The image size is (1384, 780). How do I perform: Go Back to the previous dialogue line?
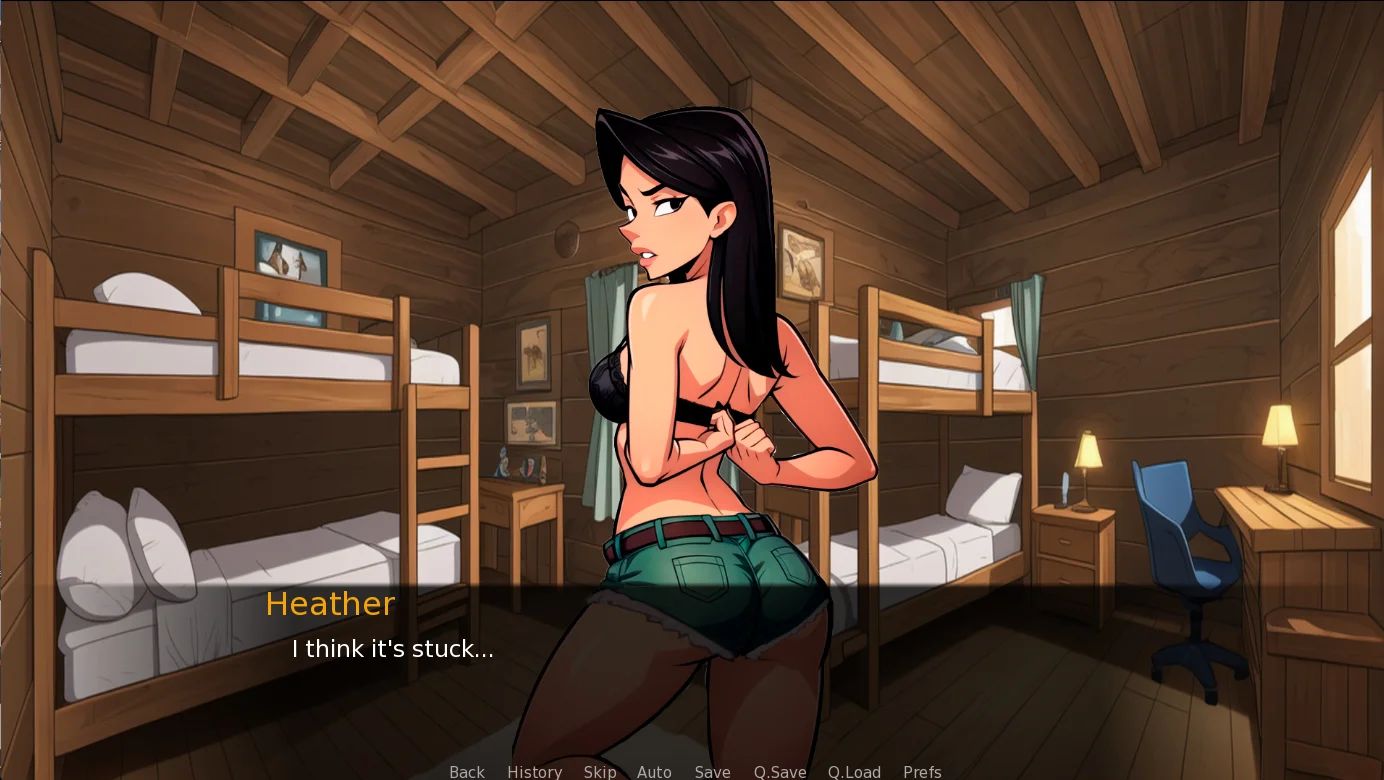[467, 772]
